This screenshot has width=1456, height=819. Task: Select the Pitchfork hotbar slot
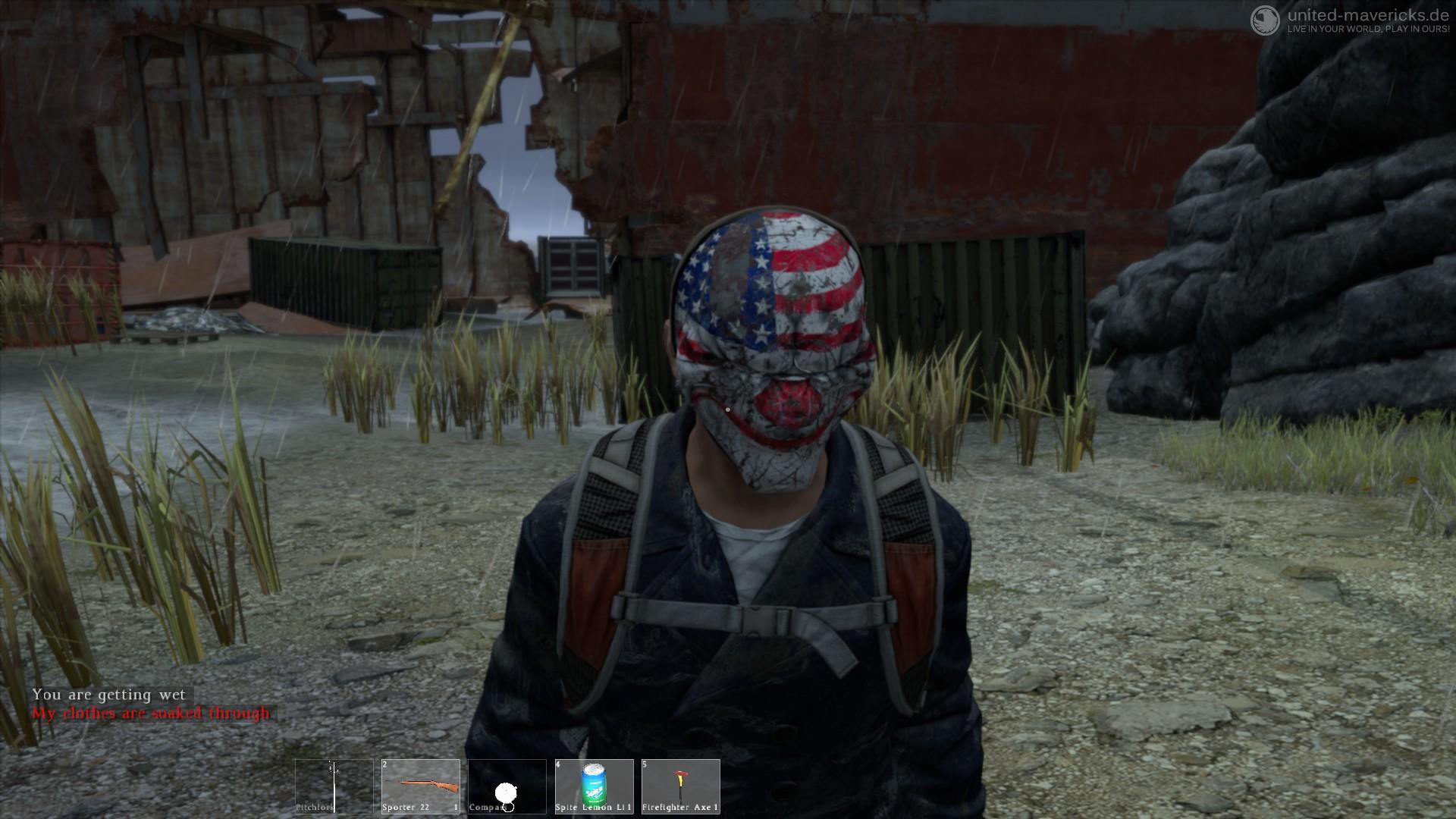334,786
